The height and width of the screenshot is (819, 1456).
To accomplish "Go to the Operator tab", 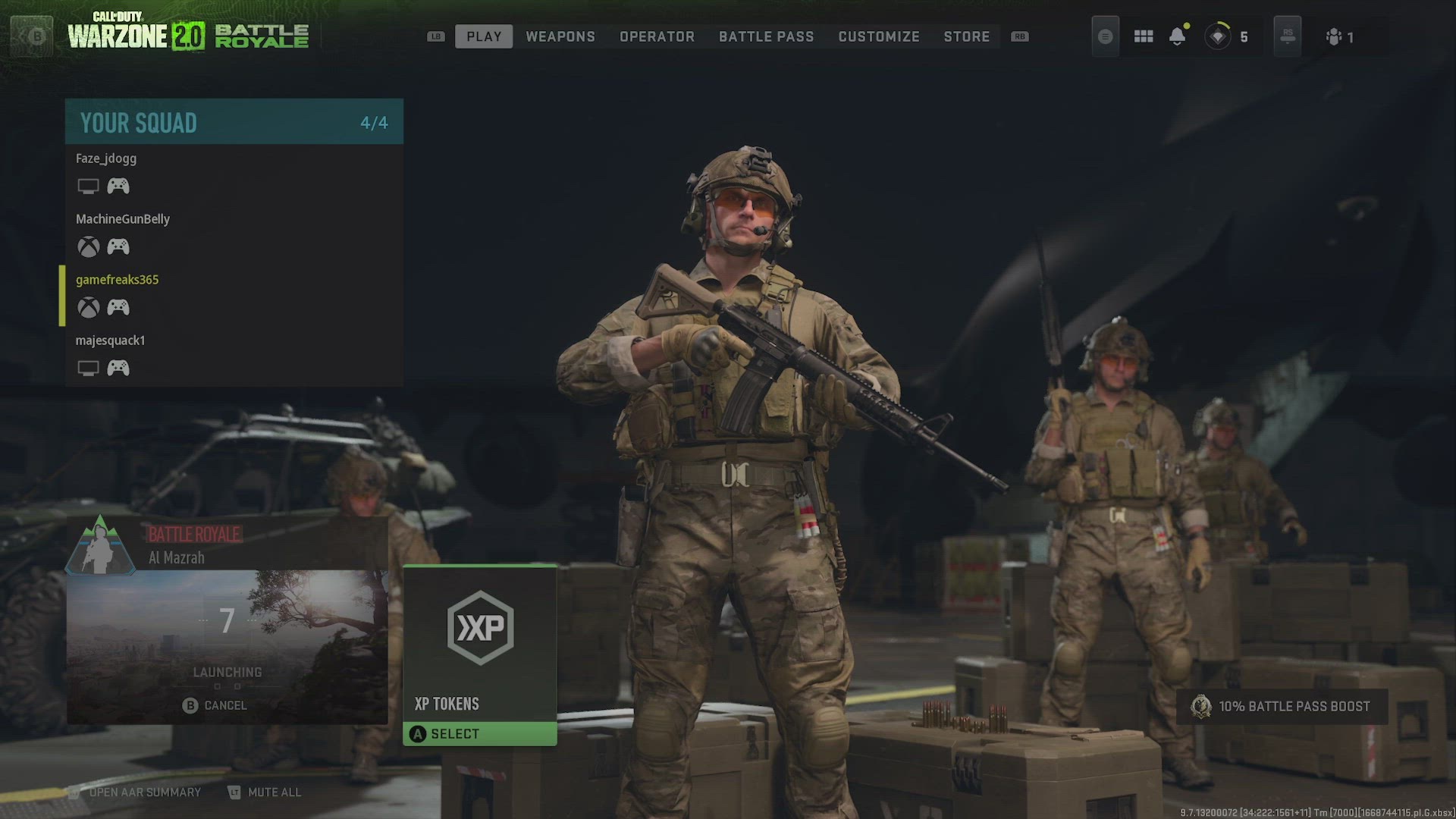I will point(657,36).
